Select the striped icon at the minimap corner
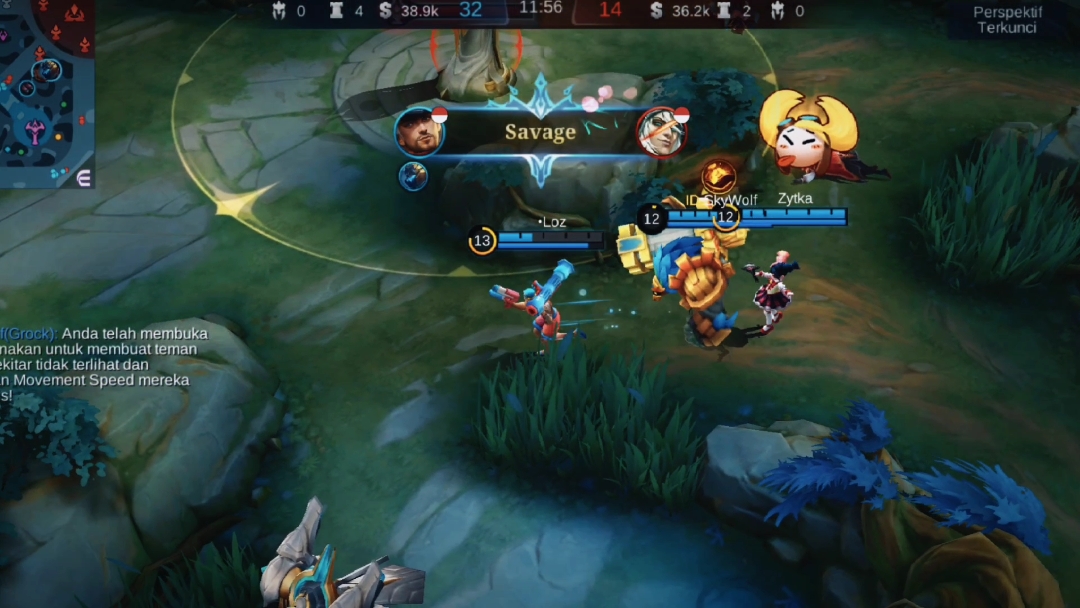This screenshot has width=1080, height=608. [84, 177]
